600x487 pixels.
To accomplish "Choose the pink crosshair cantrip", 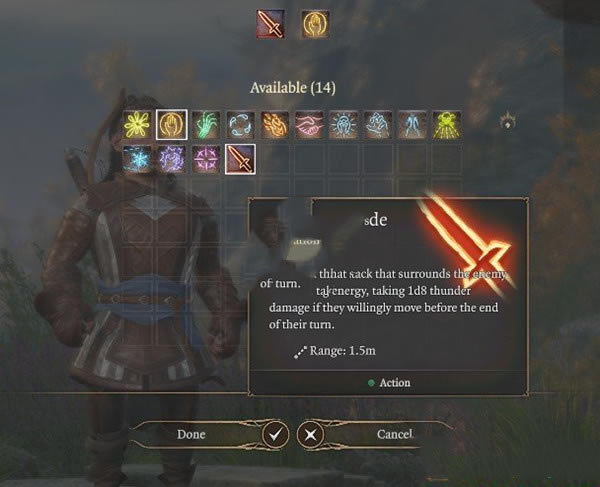I will click(206, 158).
